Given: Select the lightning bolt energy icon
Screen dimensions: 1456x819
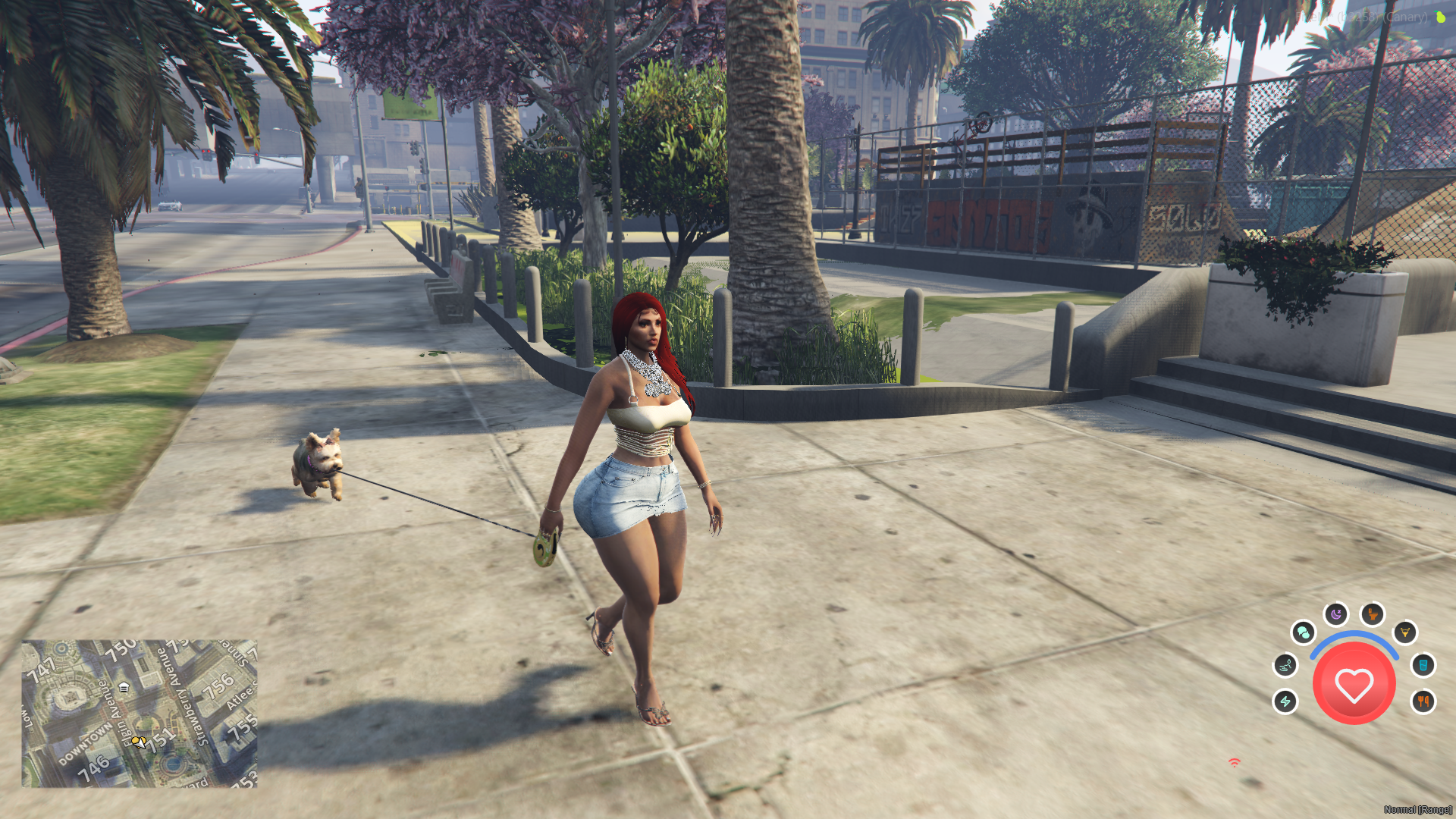Looking at the screenshot, I should point(1285,701).
